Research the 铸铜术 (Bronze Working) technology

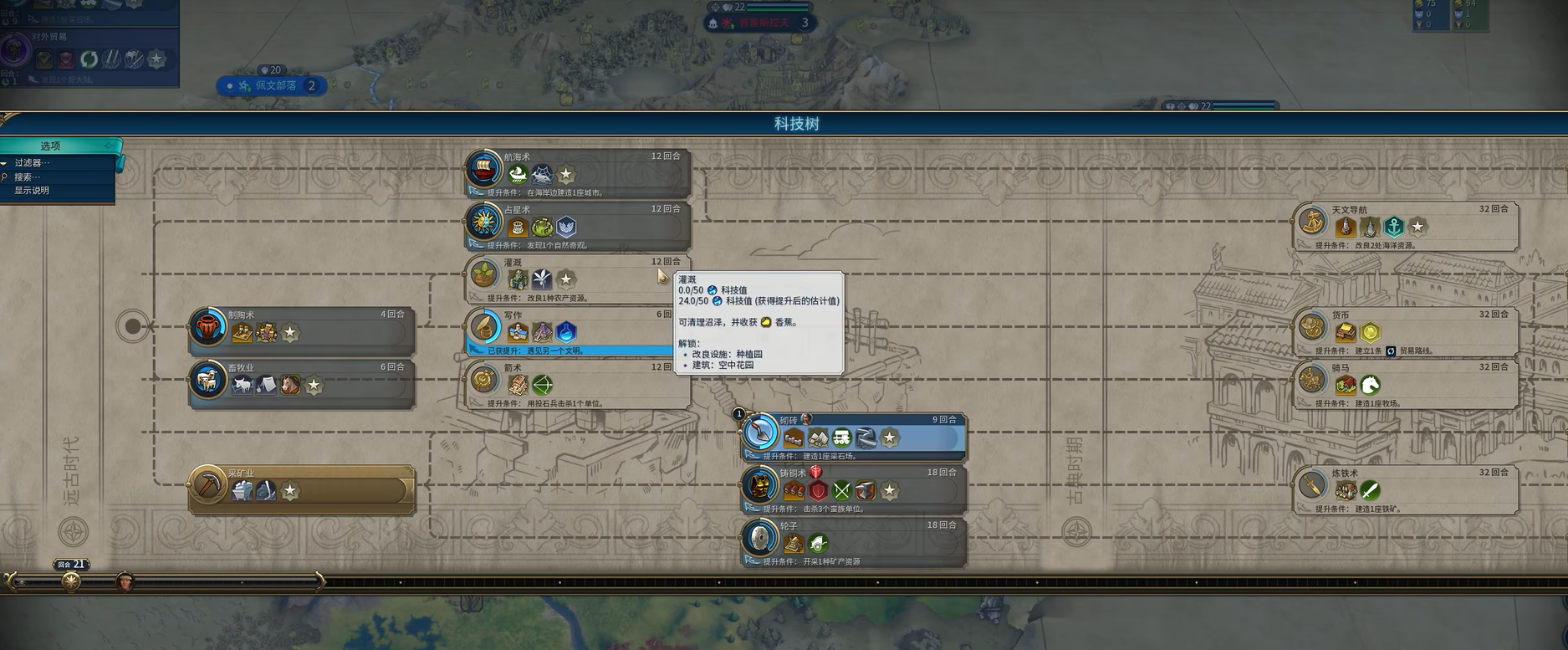[x=853, y=489]
